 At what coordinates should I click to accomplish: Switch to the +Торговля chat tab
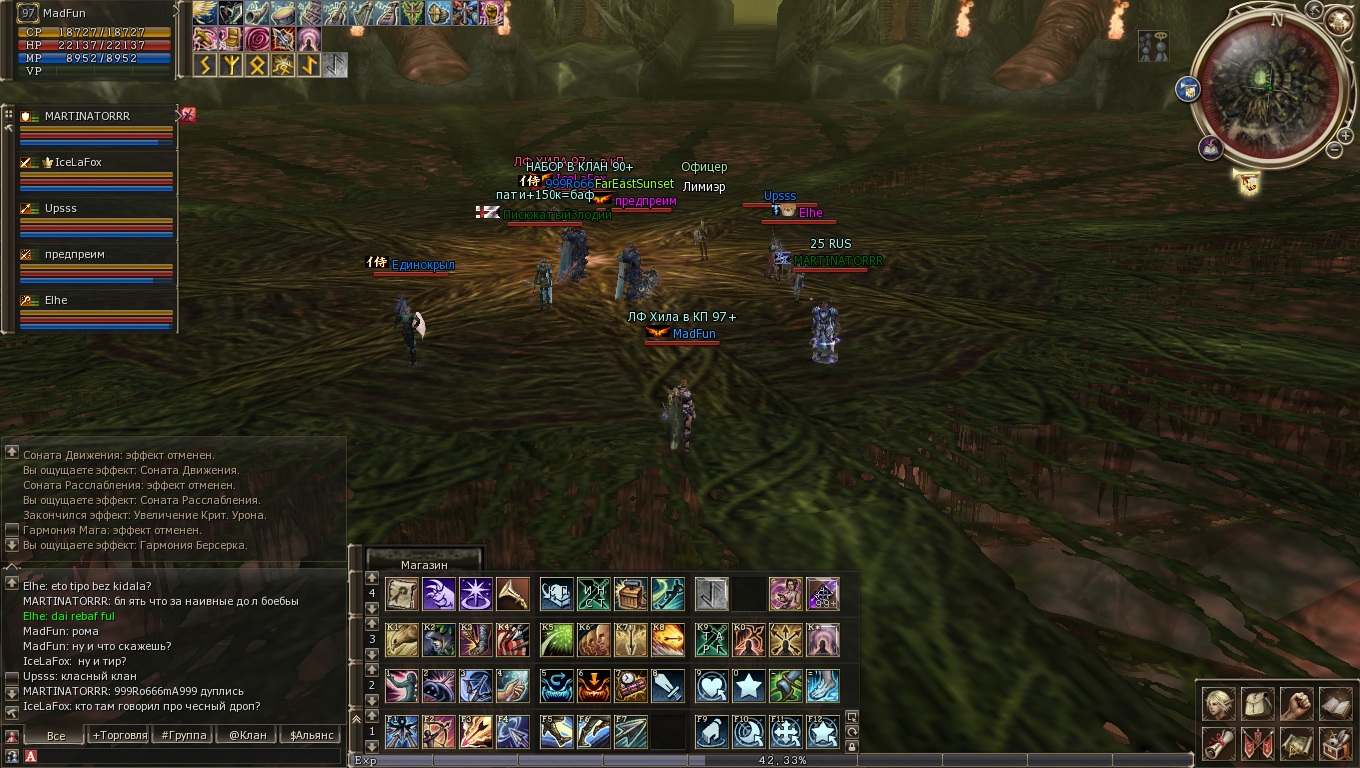[119, 735]
